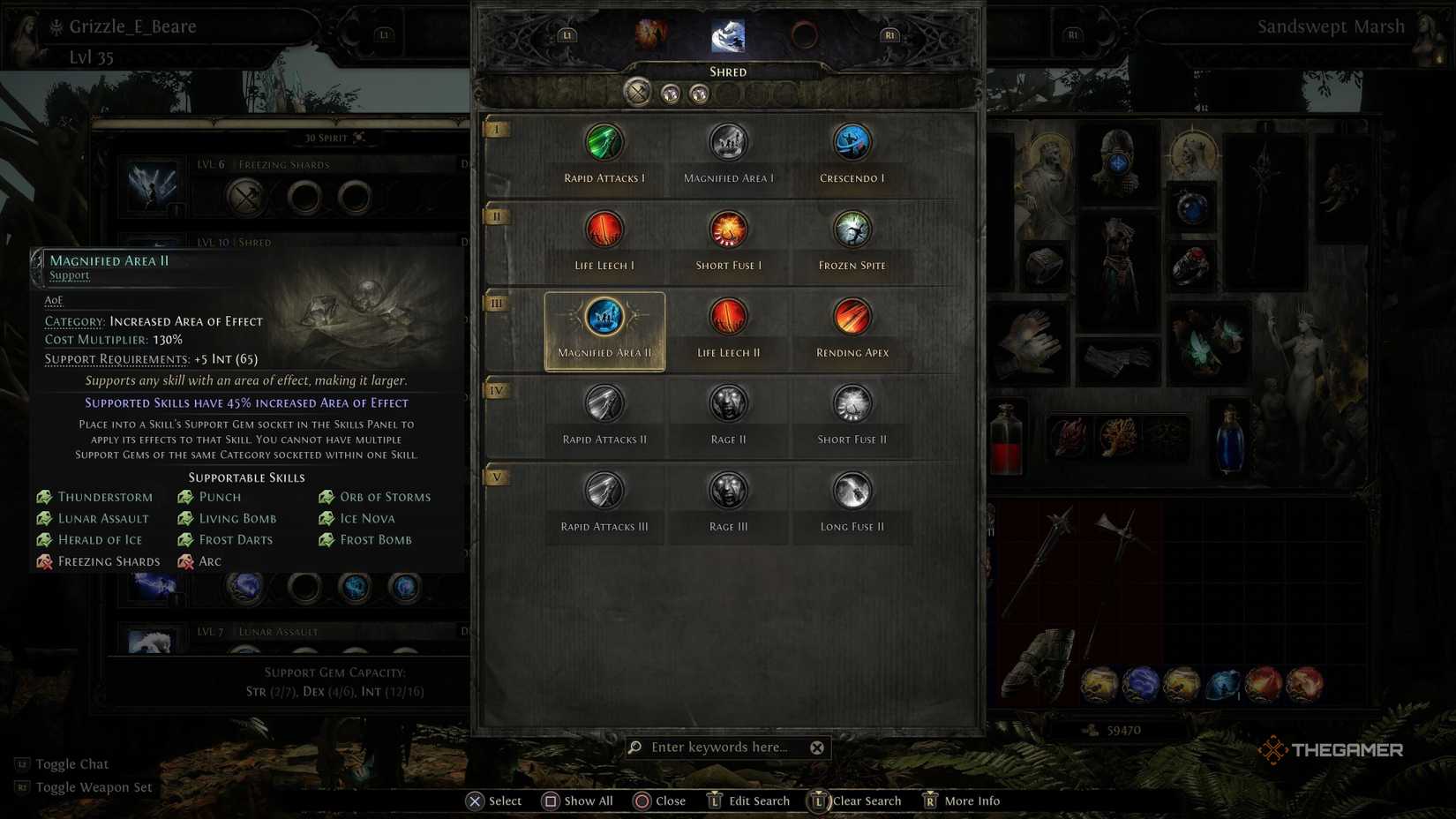Collapse tier V support gem row
This screenshot has width=1456, height=819.
click(x=497, y=477)
